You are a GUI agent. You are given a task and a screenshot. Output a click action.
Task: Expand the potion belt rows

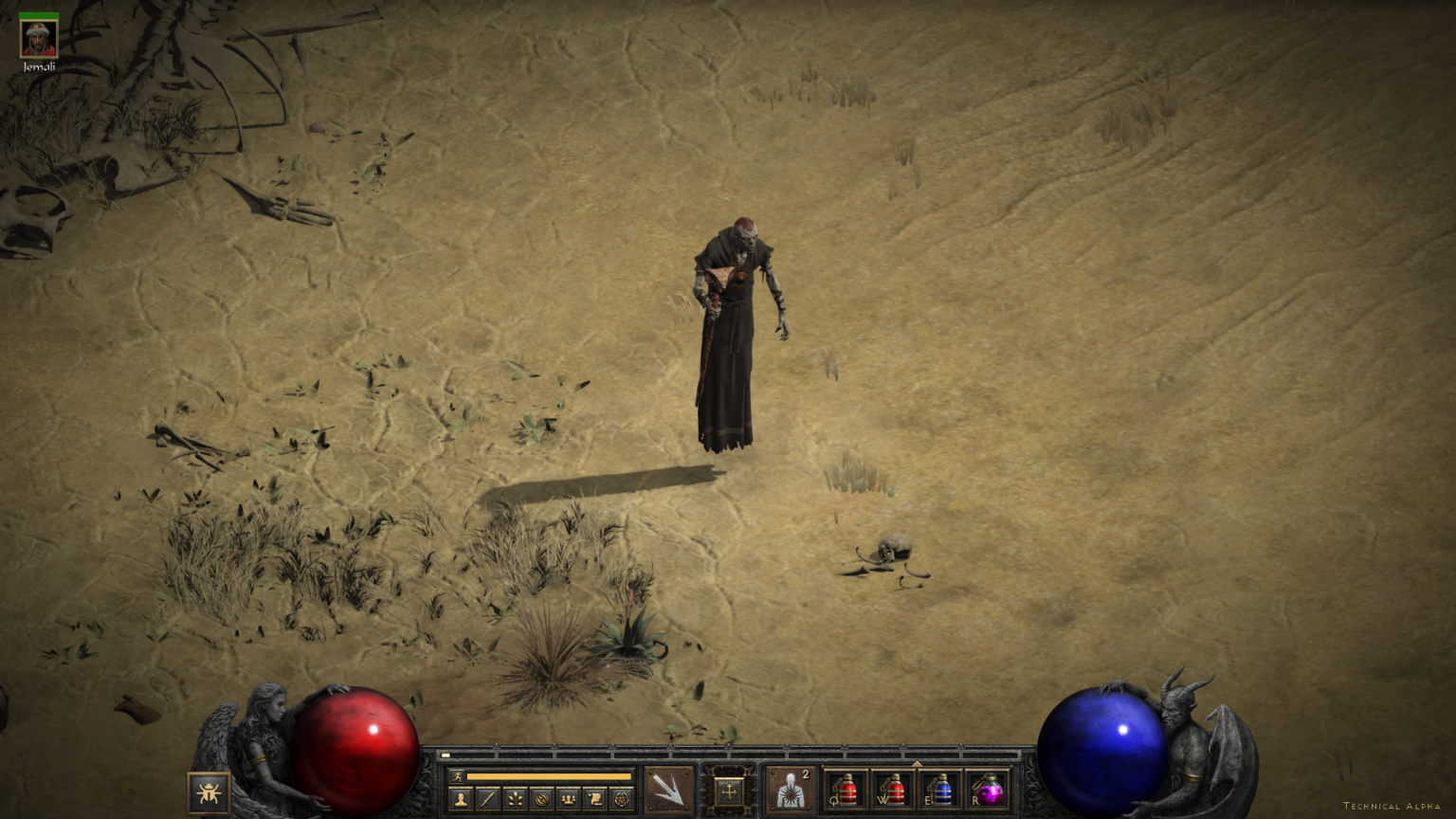click(917, 764)
